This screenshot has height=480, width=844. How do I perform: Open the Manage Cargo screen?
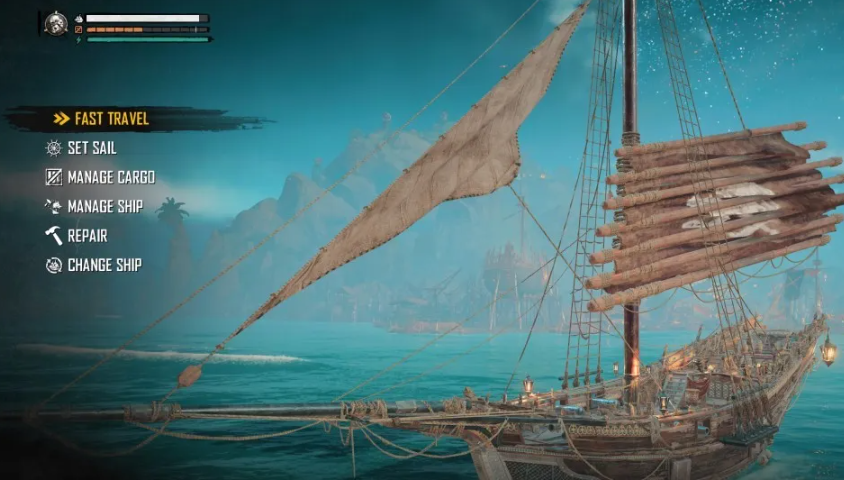[x=110, y=177]
